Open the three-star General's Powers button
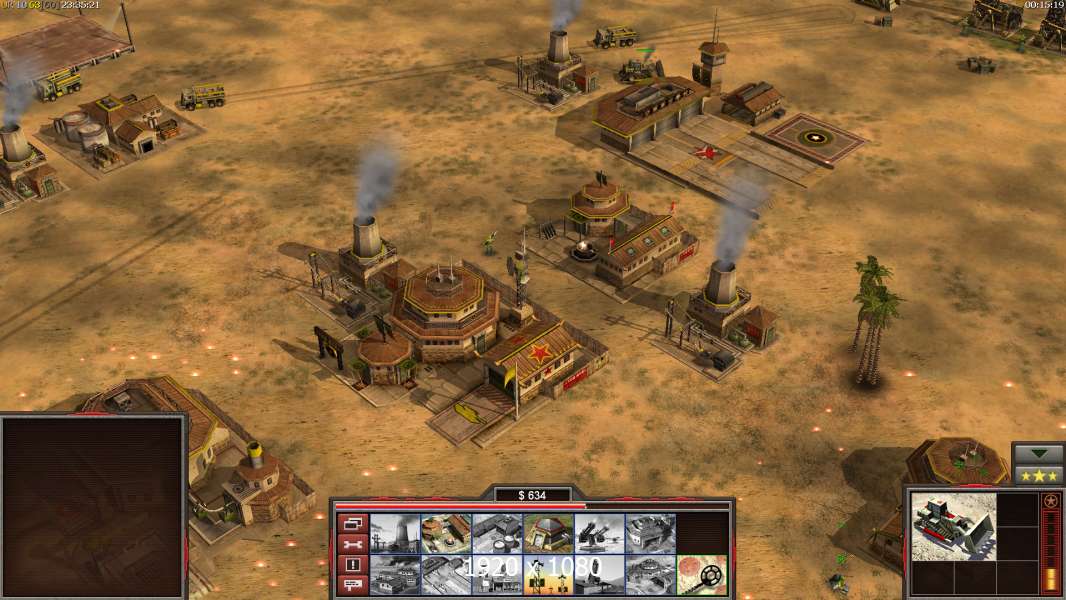The width and height of the screenshot is (1066, 600). tap(1038, 475)
